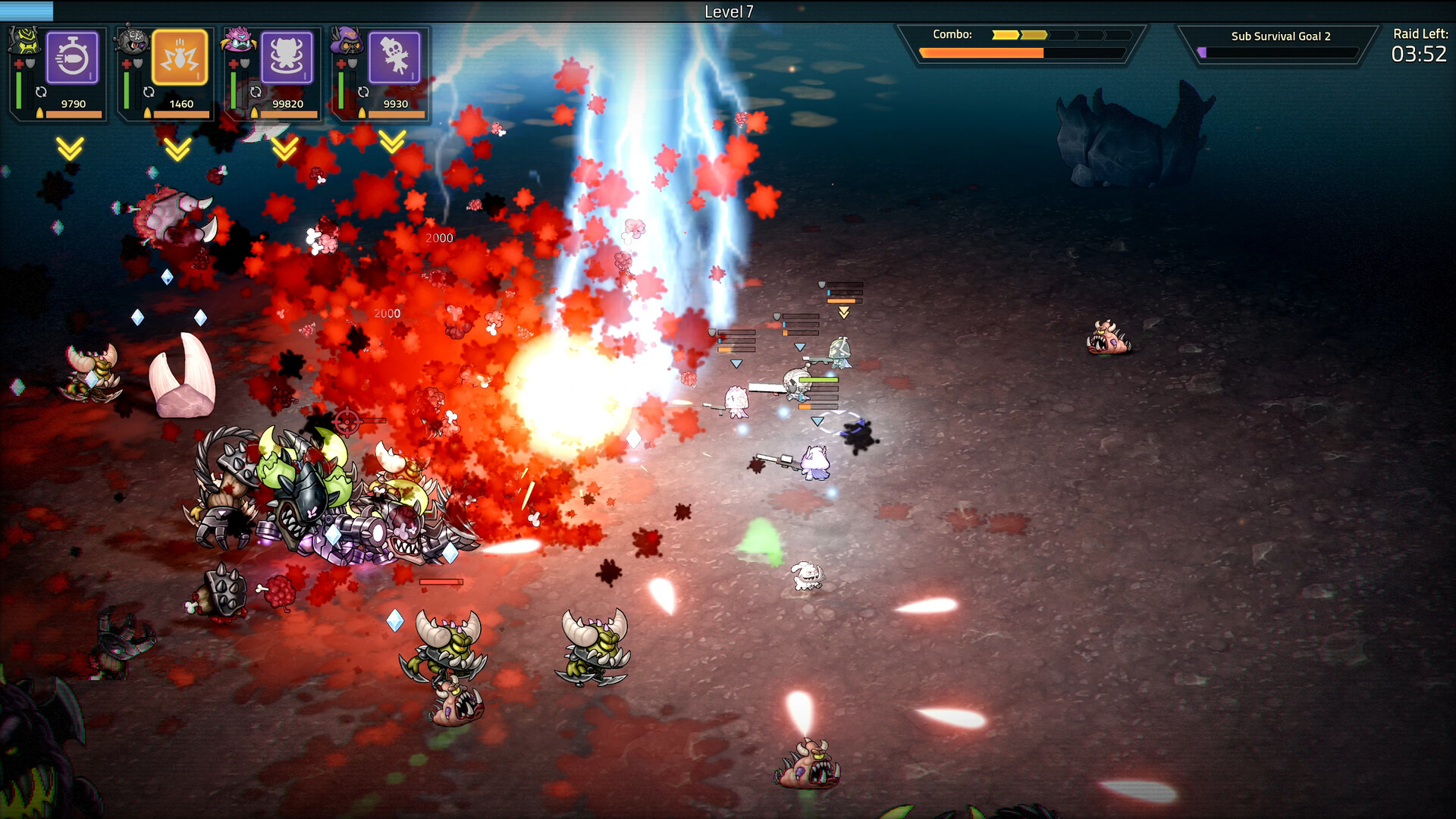This screenshot has width=1456, height=819.
Task: Select the yellow-green armored squad member portrait
Action: [25, 40]
